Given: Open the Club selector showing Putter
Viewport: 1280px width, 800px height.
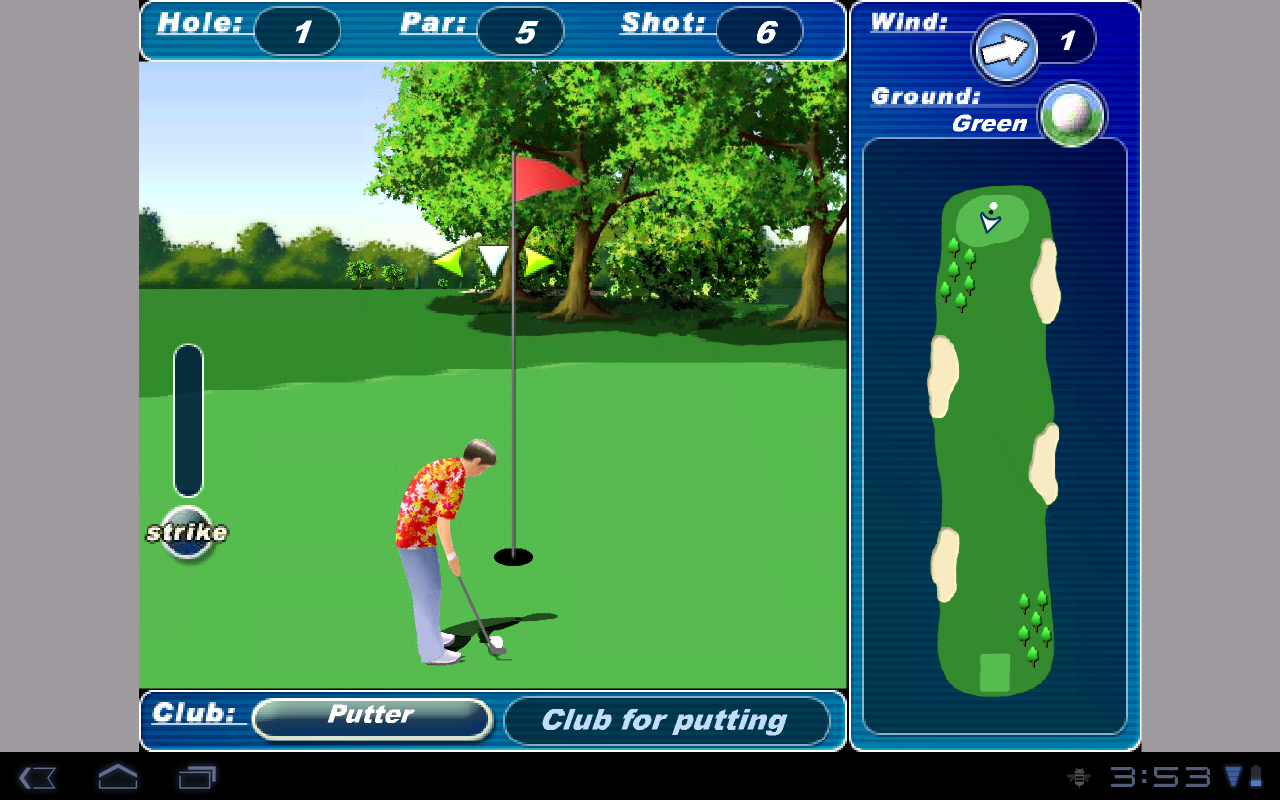Looking at the screenshot, I should click(x=371, y=715).
